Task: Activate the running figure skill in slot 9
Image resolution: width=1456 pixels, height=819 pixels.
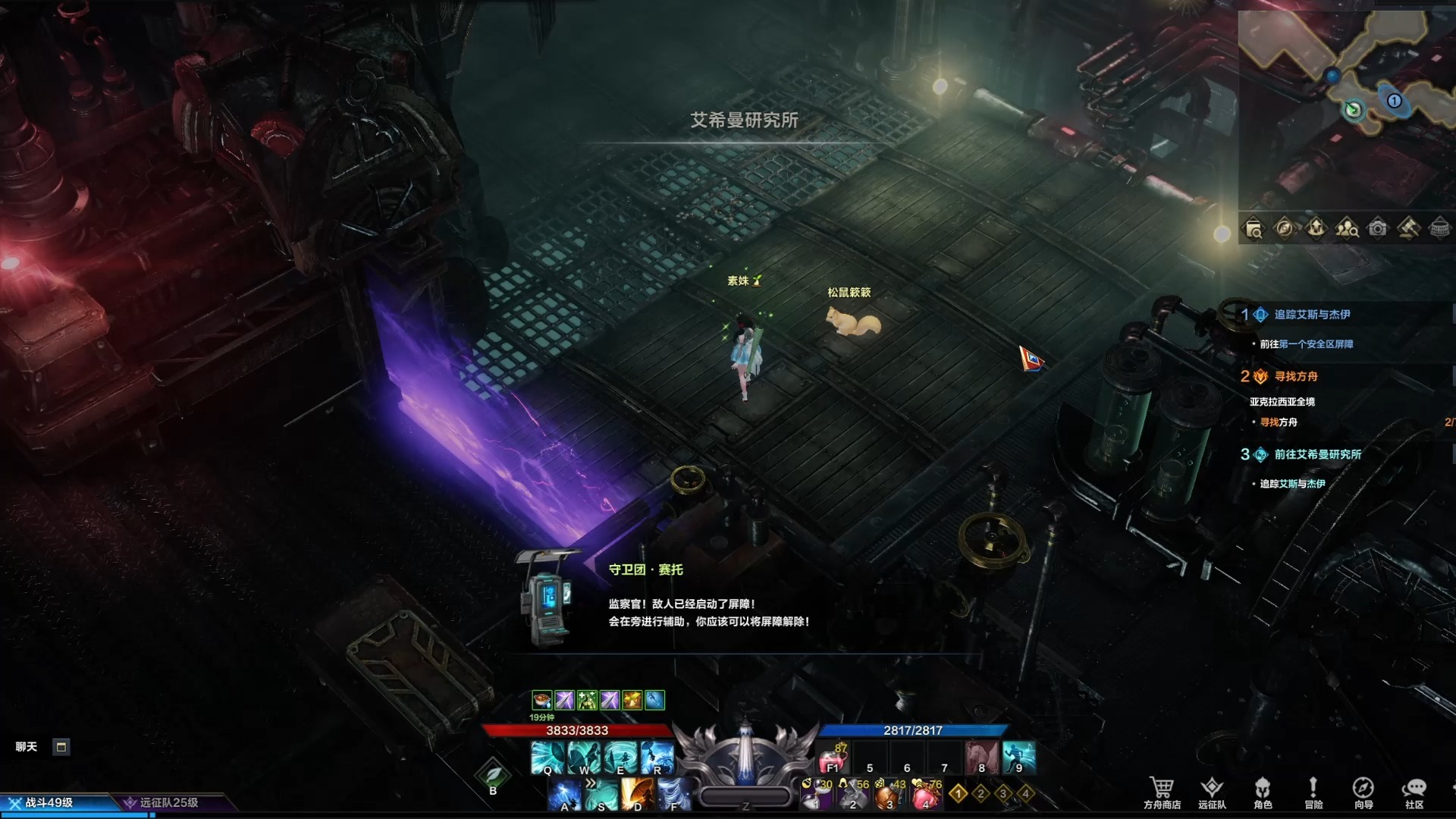Action: pos(1018,758)
